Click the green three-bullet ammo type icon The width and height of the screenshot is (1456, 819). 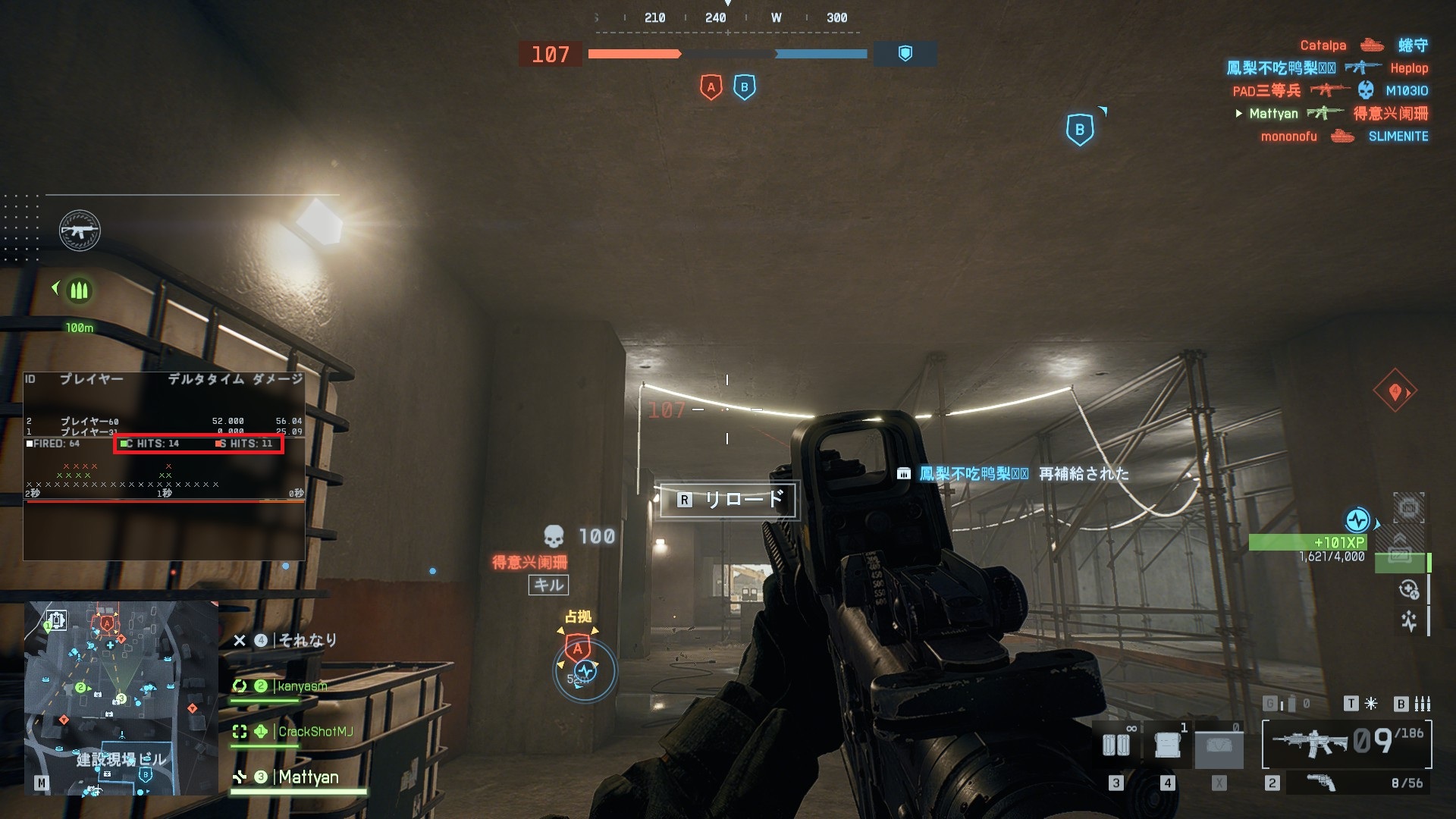(79, 290)
